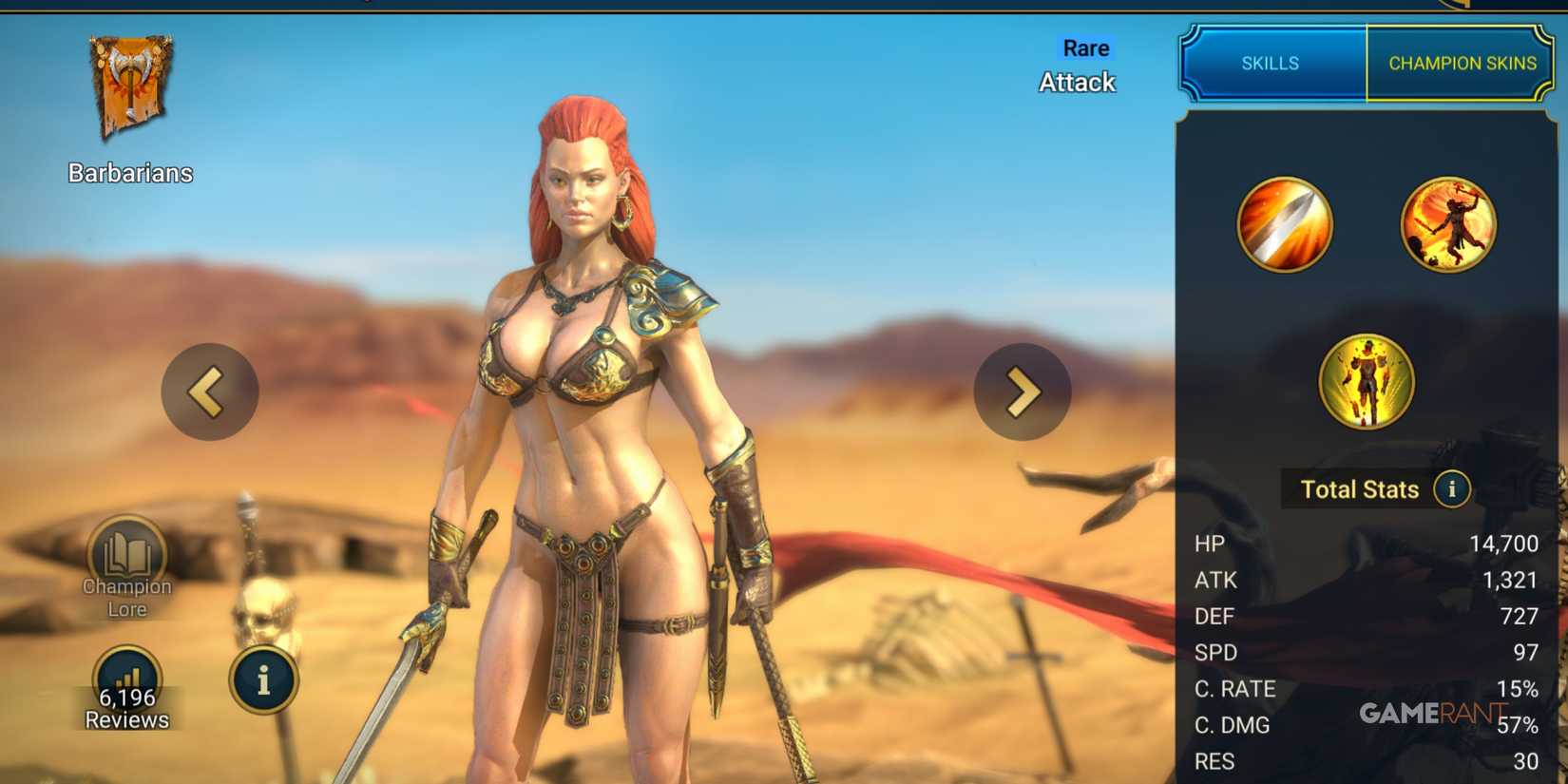This screenshot has width=1568, height=784.
Task: Go to the previous champion with the left arrow
Action: (209, 392)
